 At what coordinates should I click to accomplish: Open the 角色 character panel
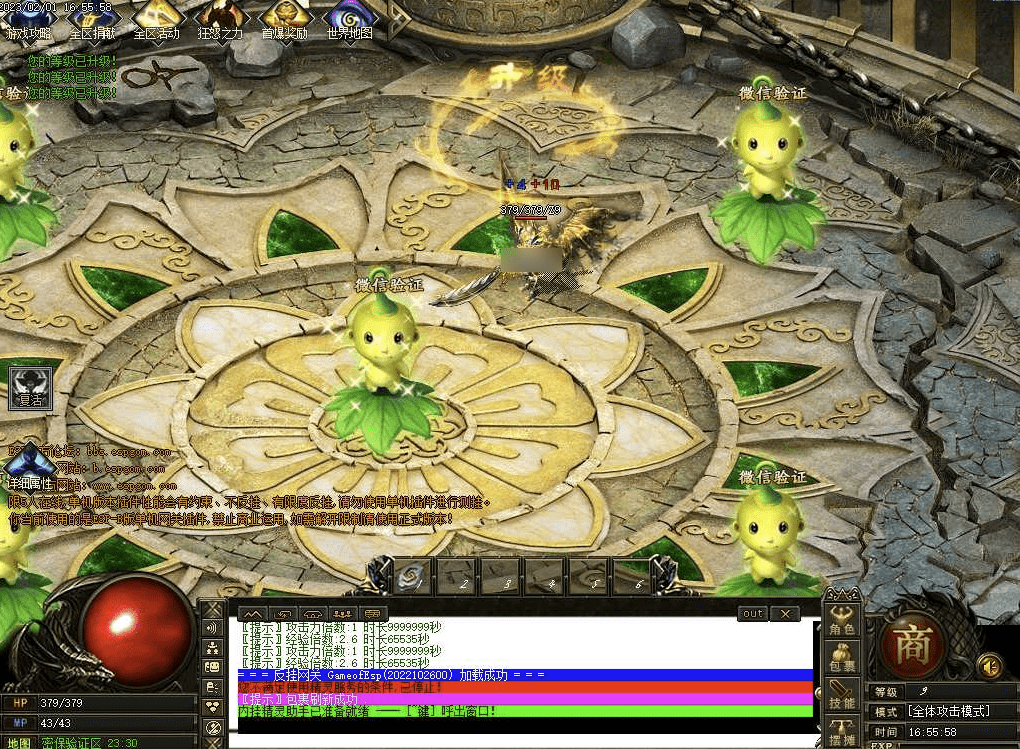pos(842,619)
